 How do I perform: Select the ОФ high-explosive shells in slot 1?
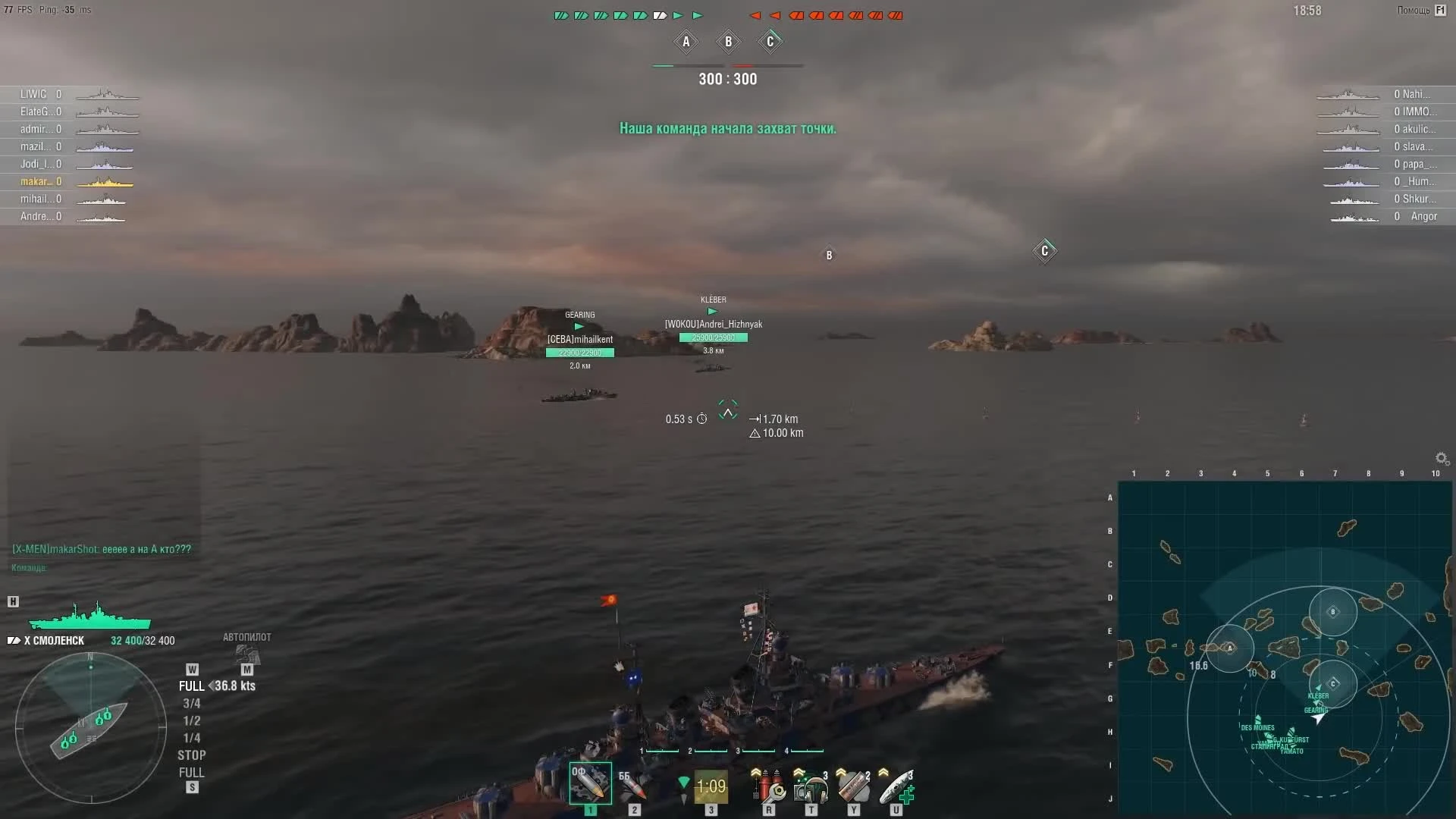pos(590,785)
